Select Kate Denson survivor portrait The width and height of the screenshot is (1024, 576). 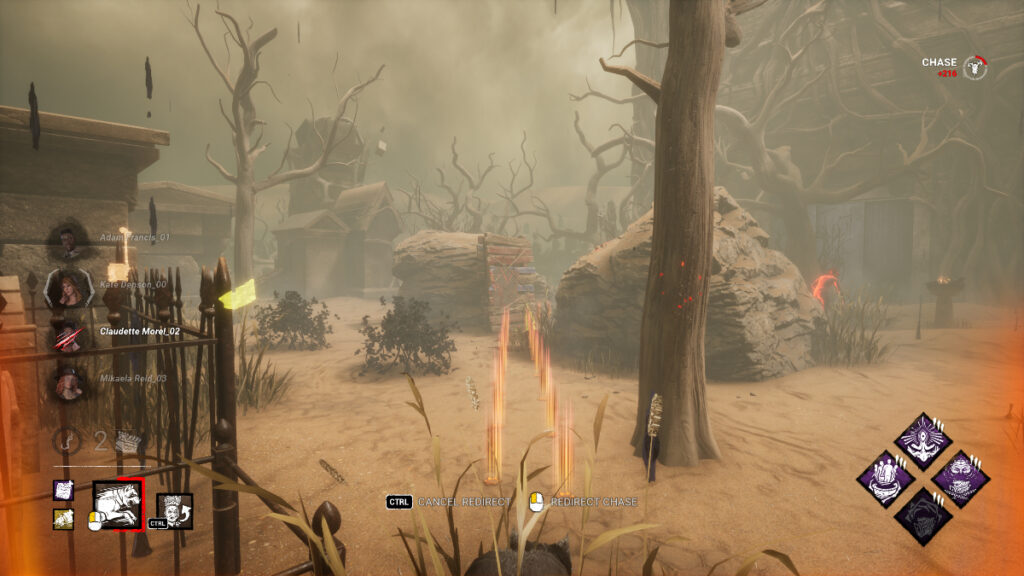pyautogui.click(x=68, y=288)
